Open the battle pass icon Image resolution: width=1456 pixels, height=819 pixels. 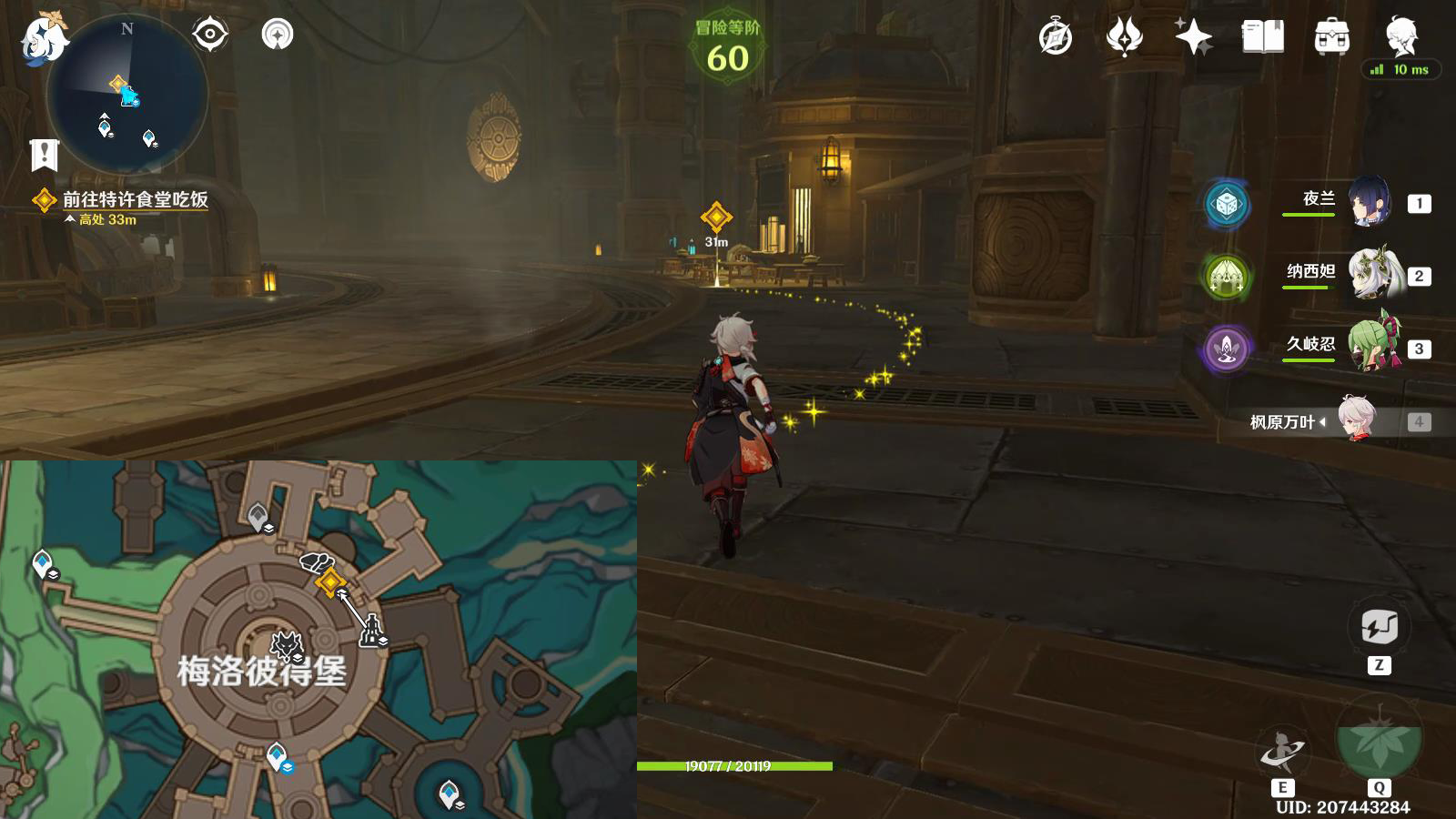click(1124, 37)
